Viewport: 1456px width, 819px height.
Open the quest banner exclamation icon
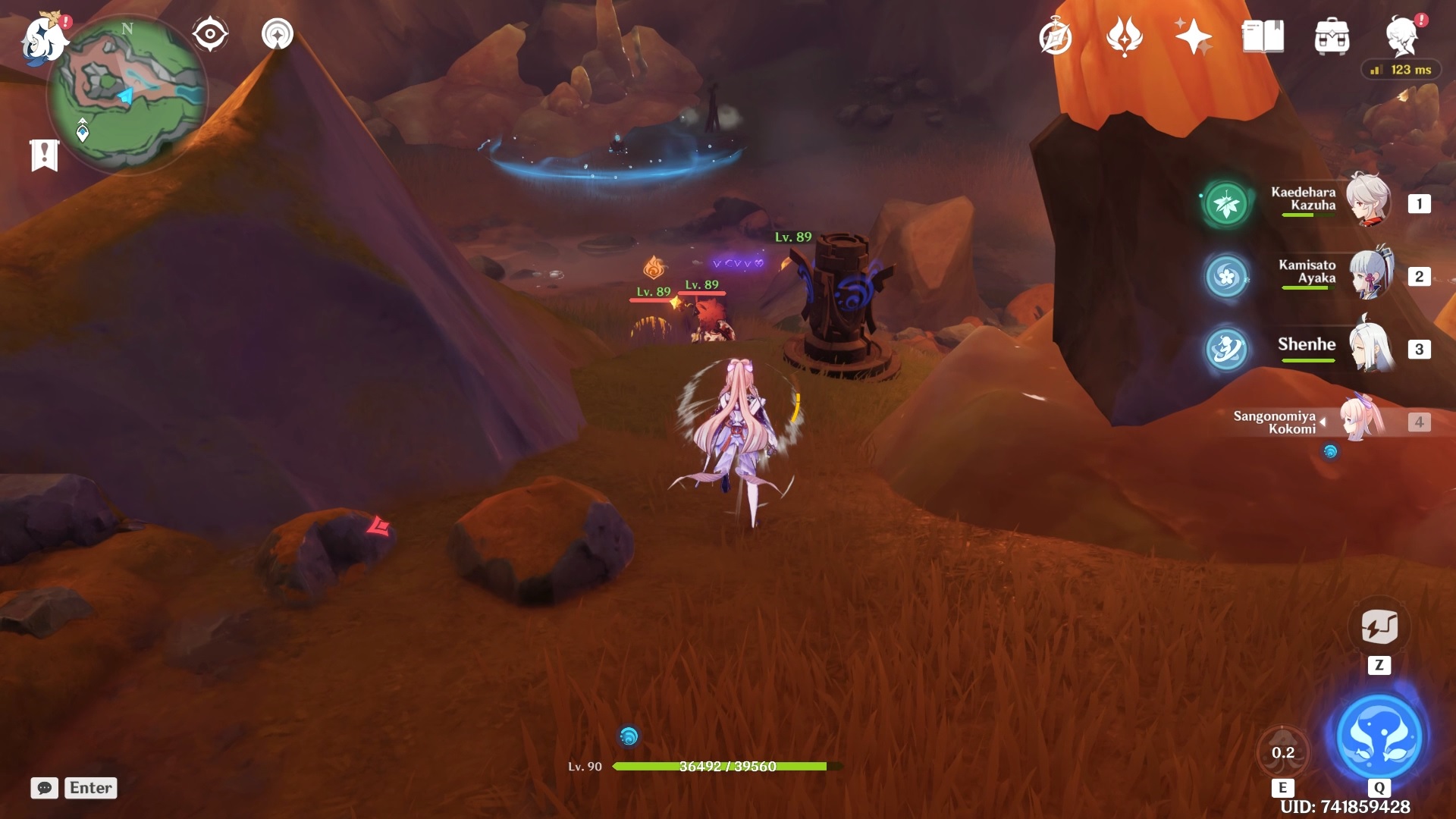tap(44, 155)
